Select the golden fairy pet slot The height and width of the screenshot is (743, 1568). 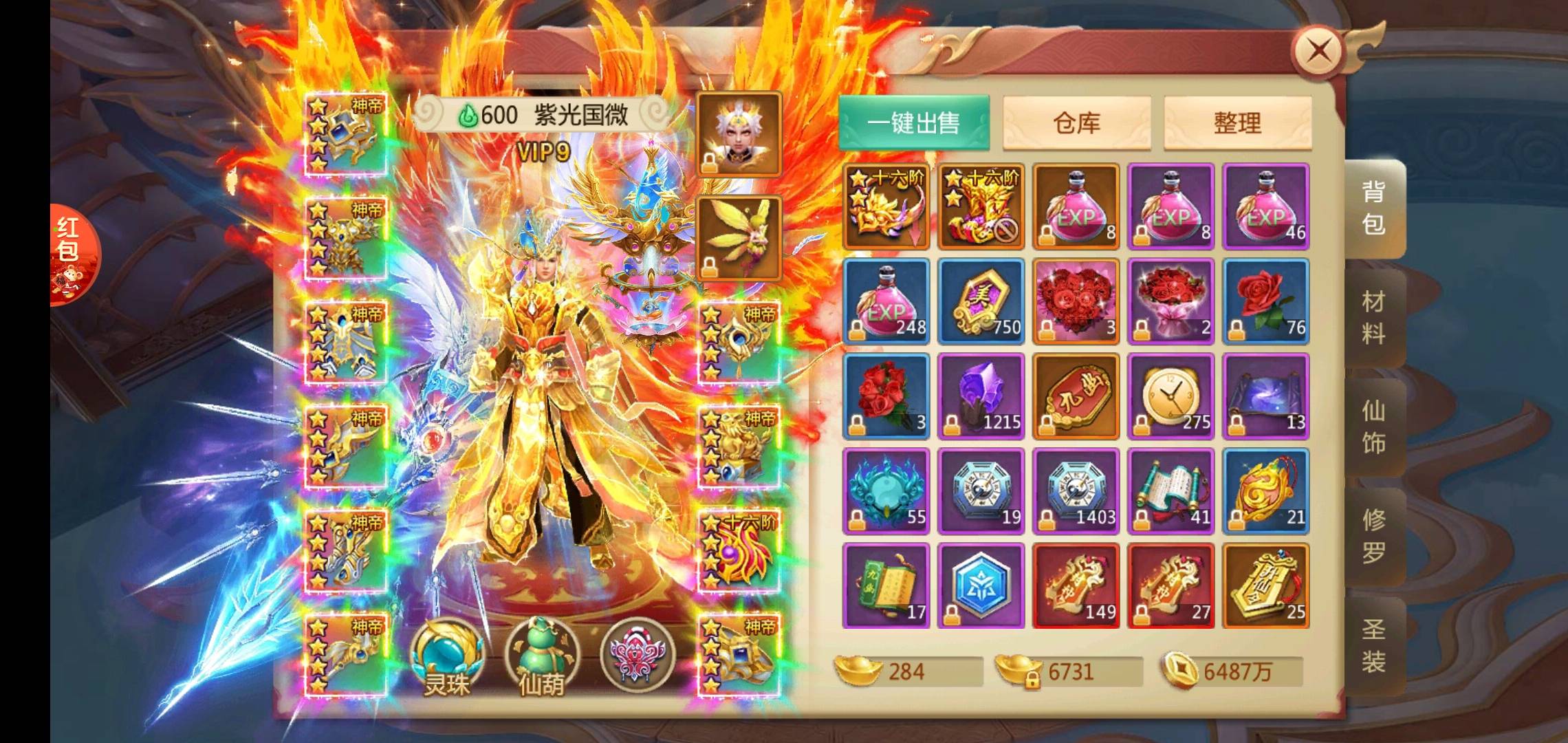pyautogui.click(x=739, y=238)
